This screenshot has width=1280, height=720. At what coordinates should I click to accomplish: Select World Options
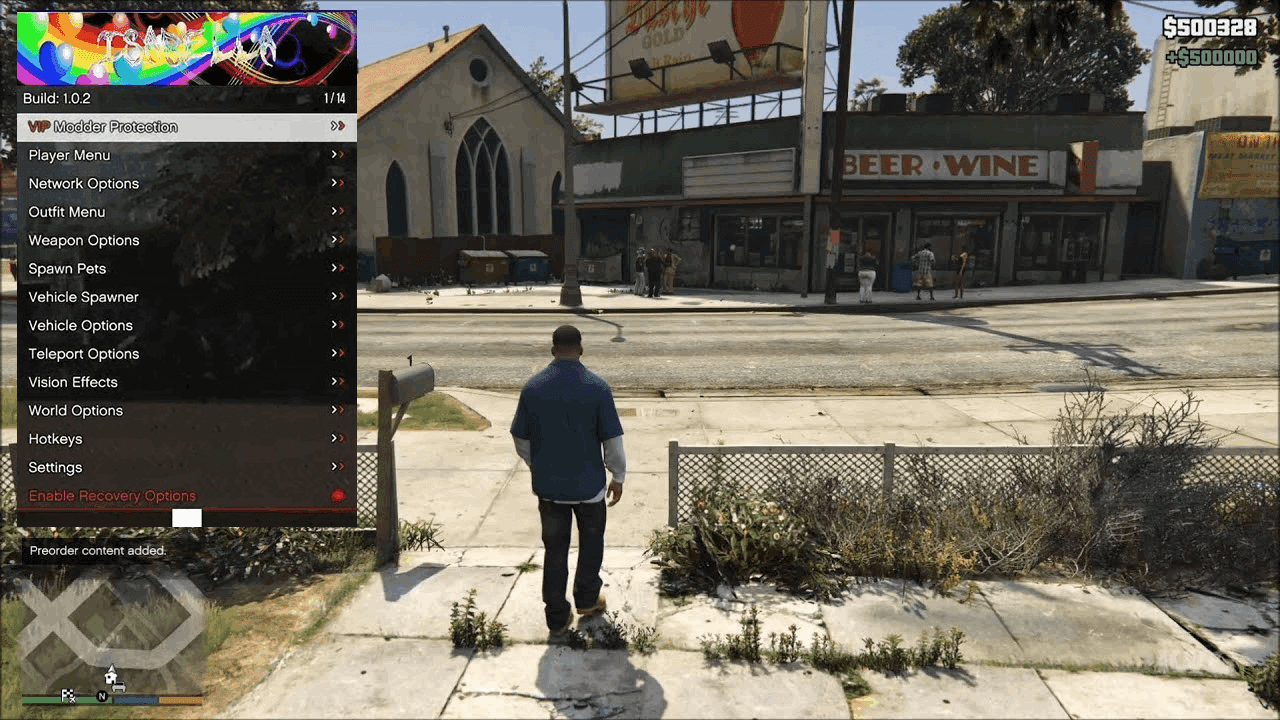click(76, 410)
